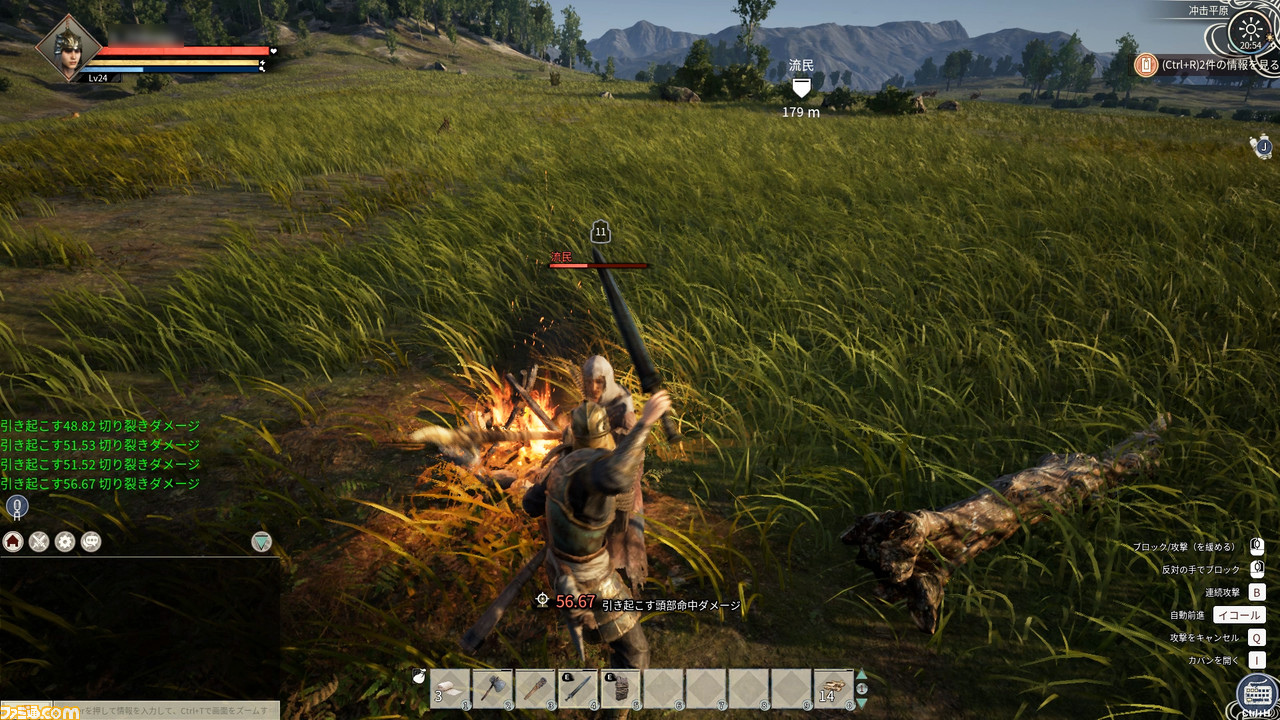Switch hotbar page with the down arrow

[x=862, y=703]
